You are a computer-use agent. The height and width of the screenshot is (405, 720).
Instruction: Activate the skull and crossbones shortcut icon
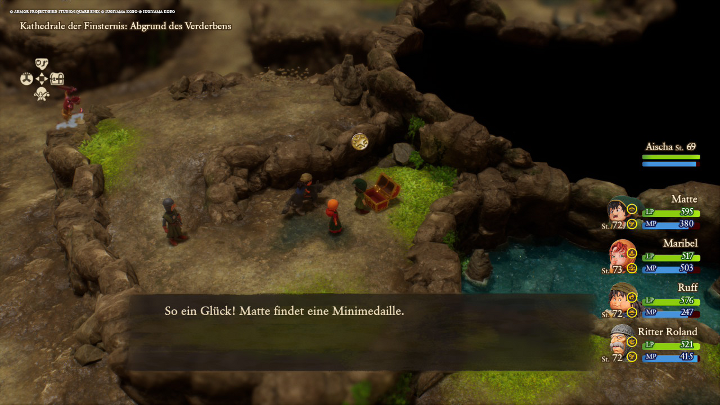click(x=42, y=93)
